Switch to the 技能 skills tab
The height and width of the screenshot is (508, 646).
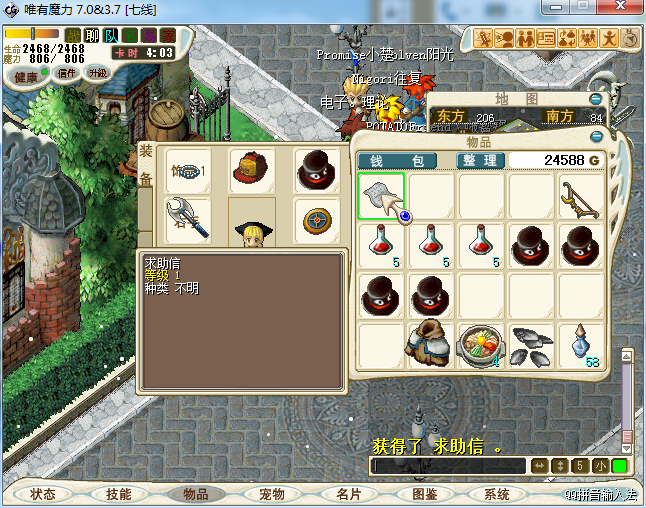pyautogui.click(x=119, y=494)
